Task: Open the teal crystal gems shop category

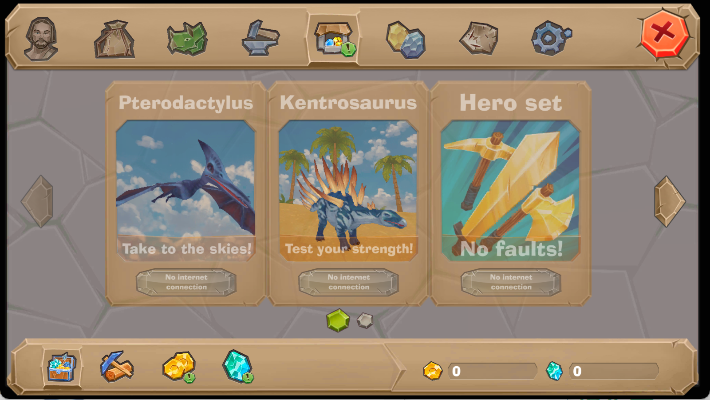Action: point(237,367)
